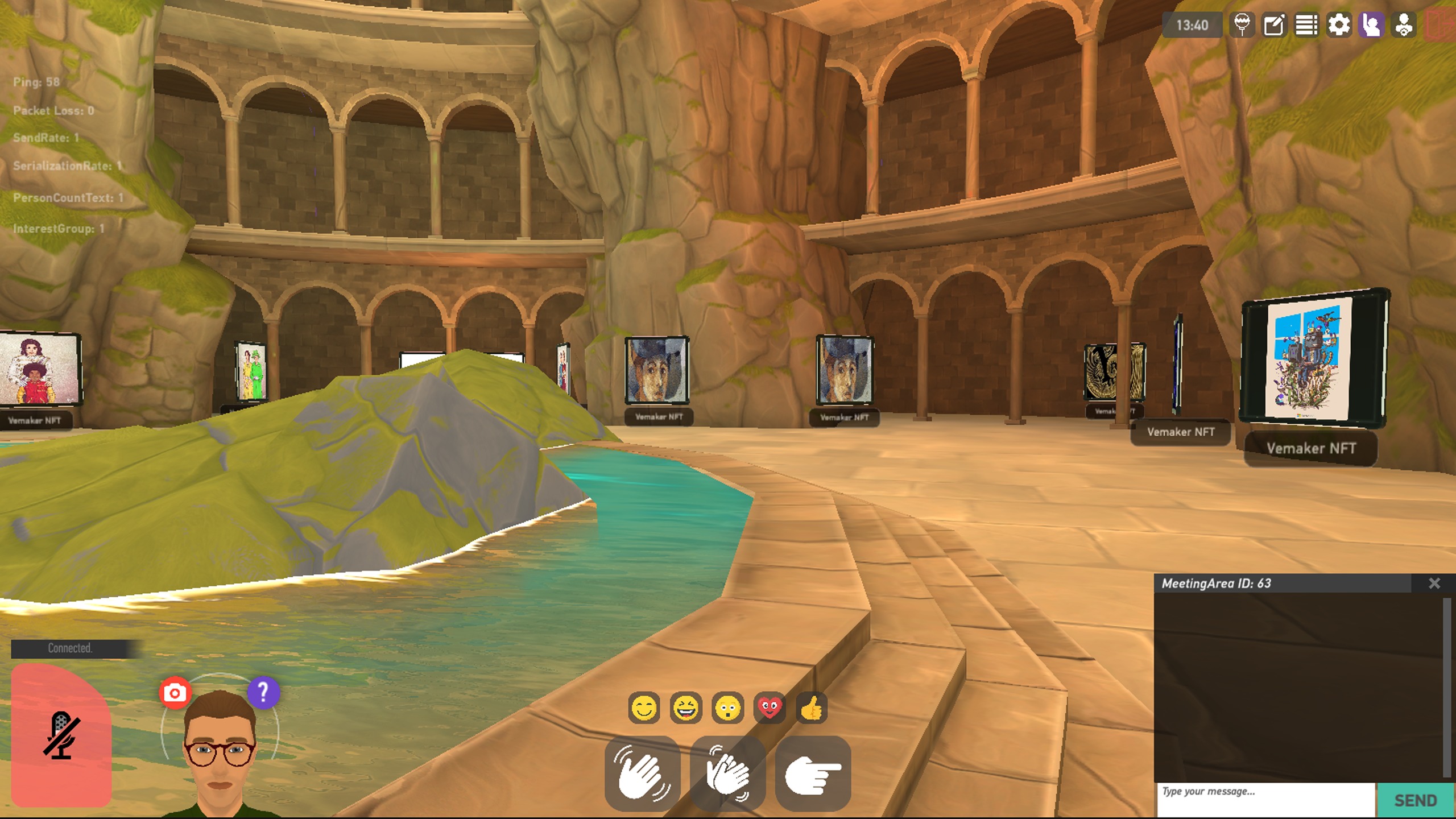Viewport: 1456px width, 819px height.
Task: Show the list view icon
Action: pos(1306,26)
